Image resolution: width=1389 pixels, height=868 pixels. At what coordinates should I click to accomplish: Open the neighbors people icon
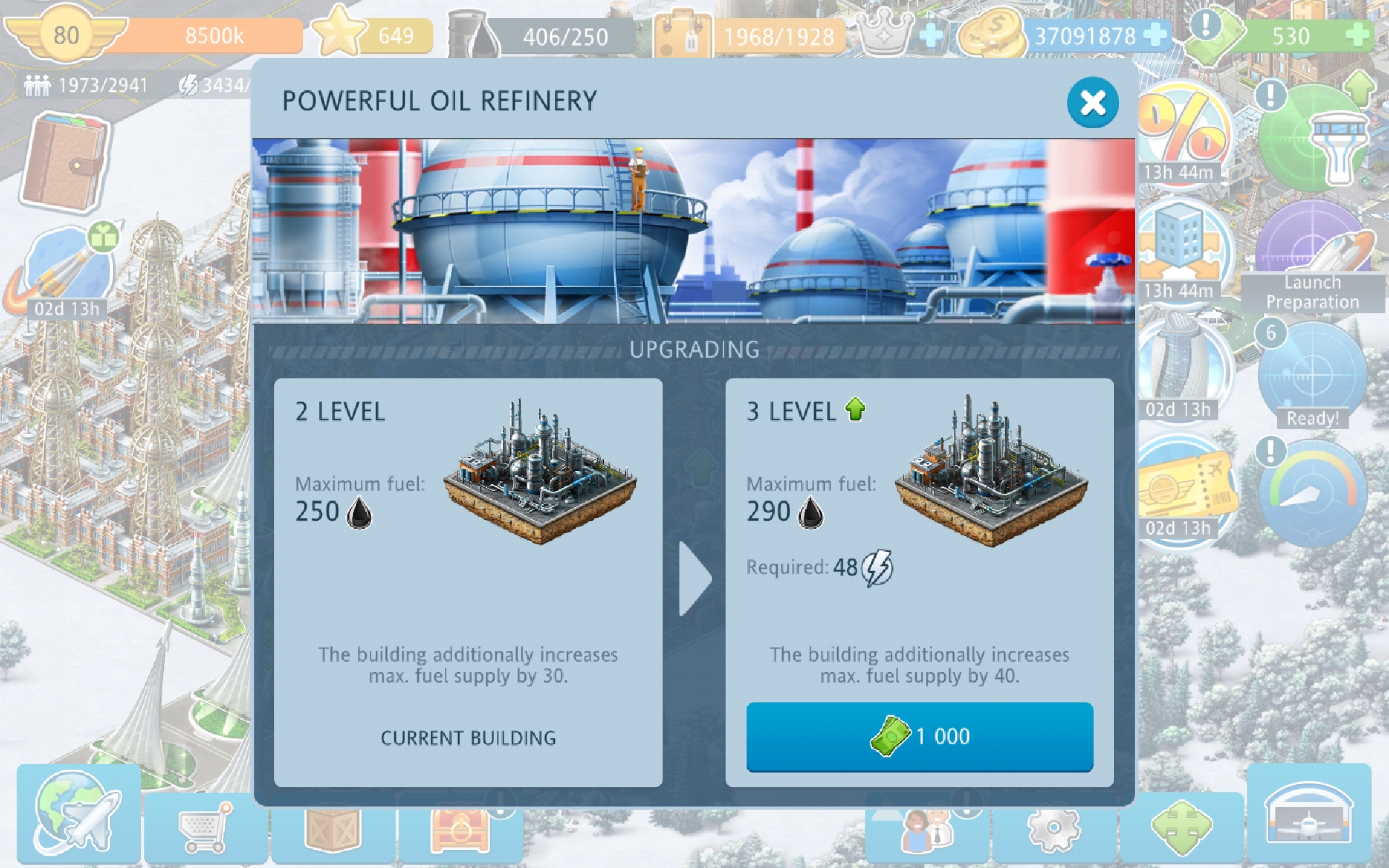click(x=927, y=828)
